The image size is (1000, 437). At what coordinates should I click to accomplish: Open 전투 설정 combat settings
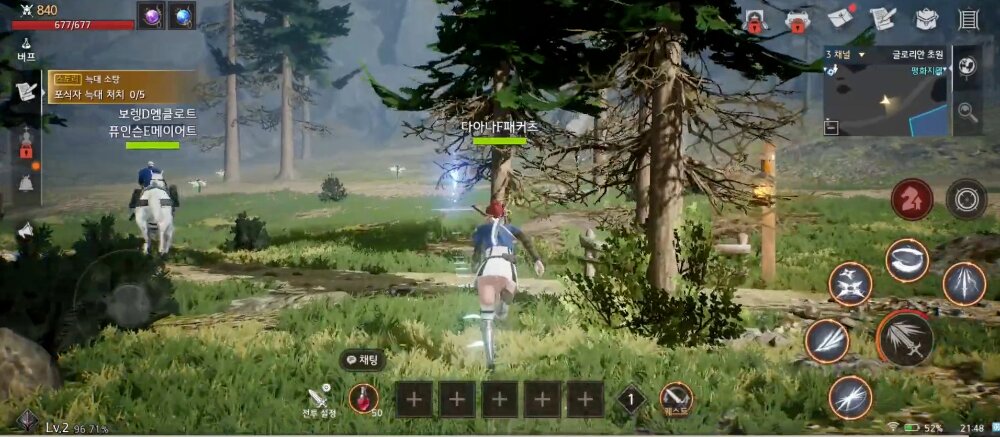[x=319, y=400]
